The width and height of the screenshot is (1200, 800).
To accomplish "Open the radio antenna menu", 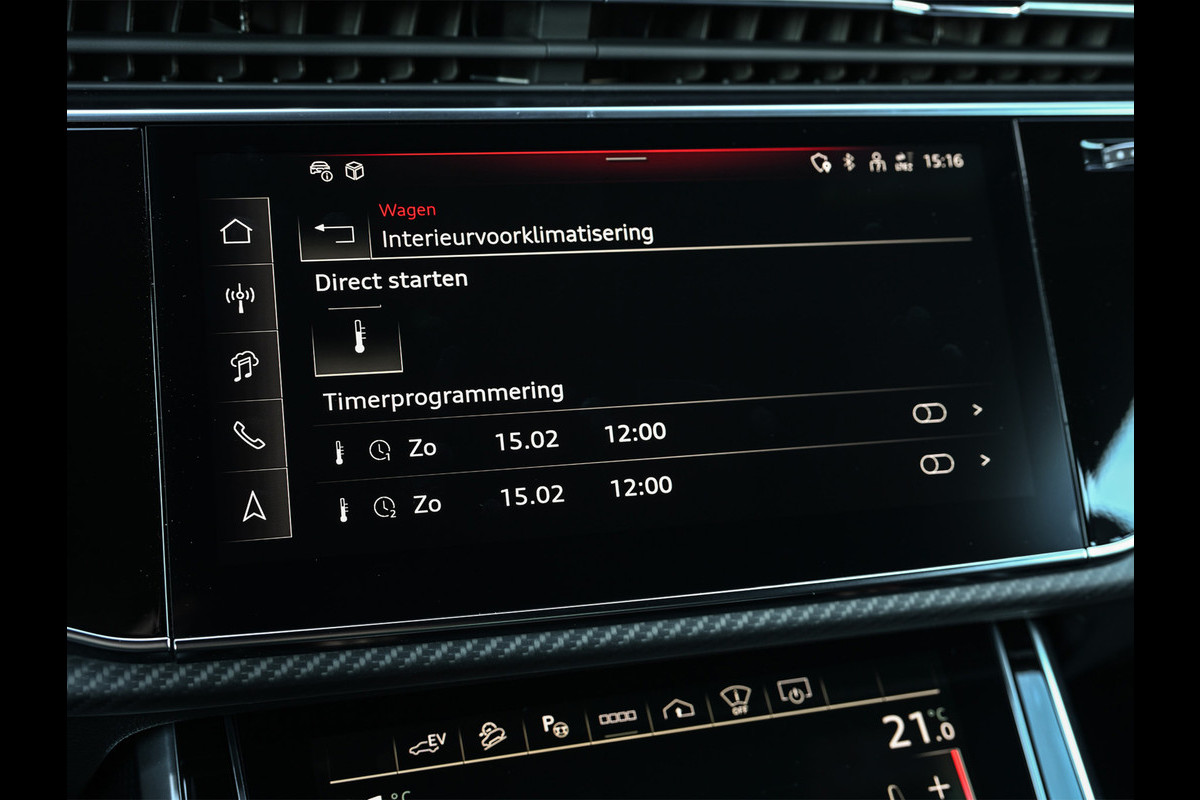I will 240,298.
